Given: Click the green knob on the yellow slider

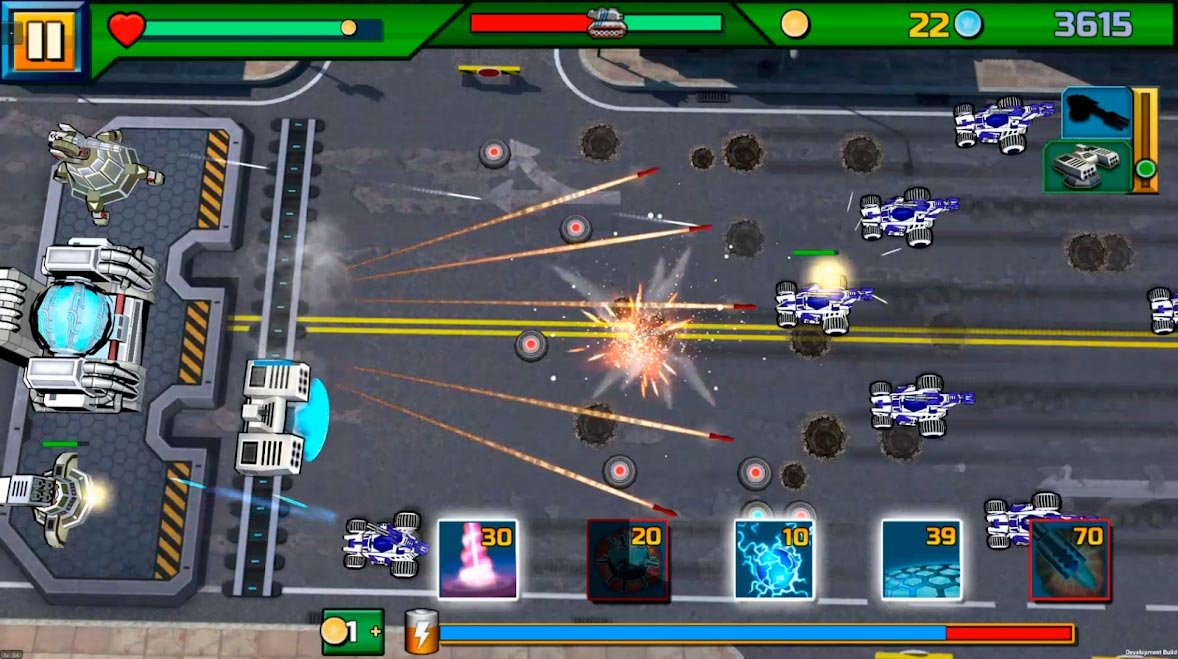Looking at the screenshot, I should pyautogui.click(x=1146, y=169).
